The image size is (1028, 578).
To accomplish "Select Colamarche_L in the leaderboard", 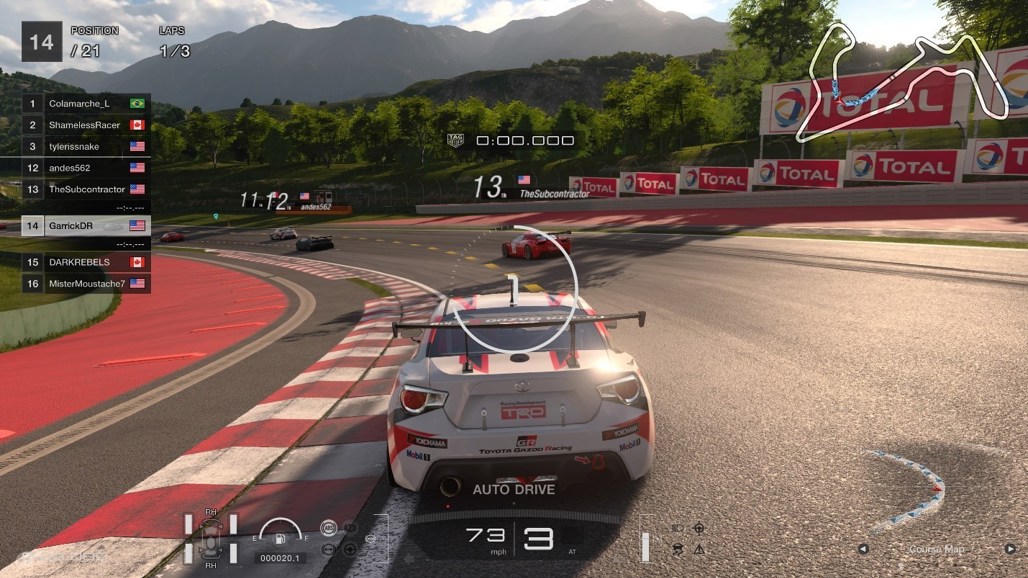I will coord(85,103).
